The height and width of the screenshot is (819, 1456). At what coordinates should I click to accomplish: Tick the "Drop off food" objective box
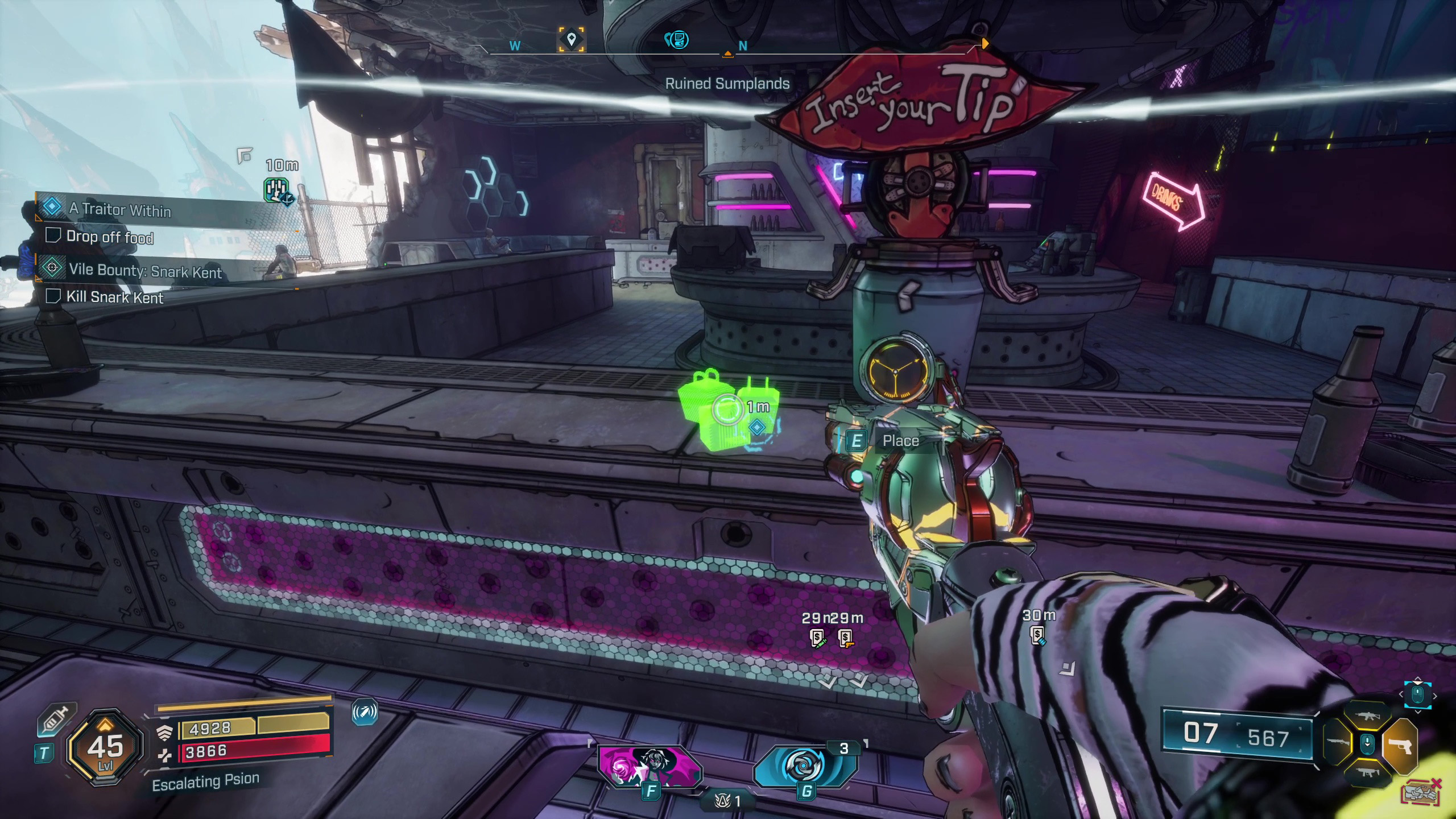[x=53, y=235]
